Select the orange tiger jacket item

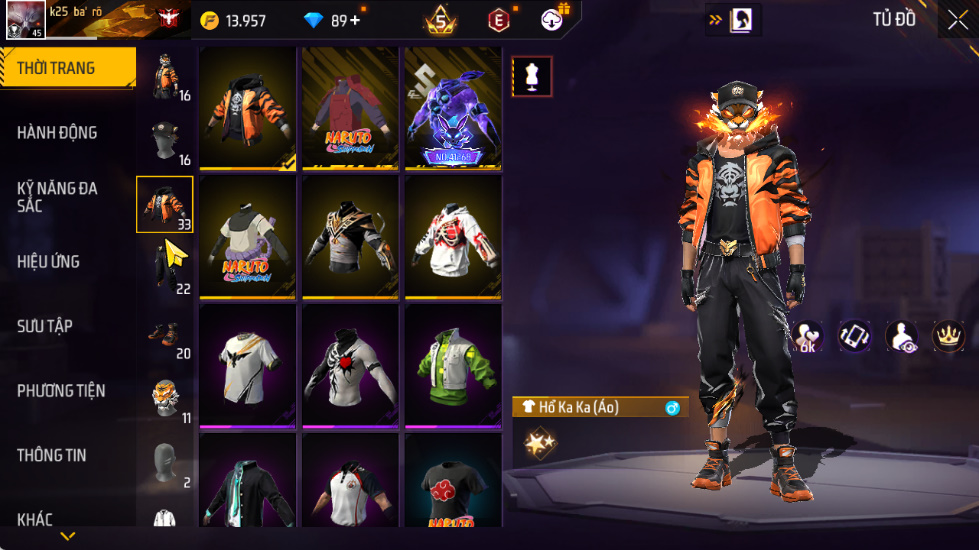click(x=248, y=108)
